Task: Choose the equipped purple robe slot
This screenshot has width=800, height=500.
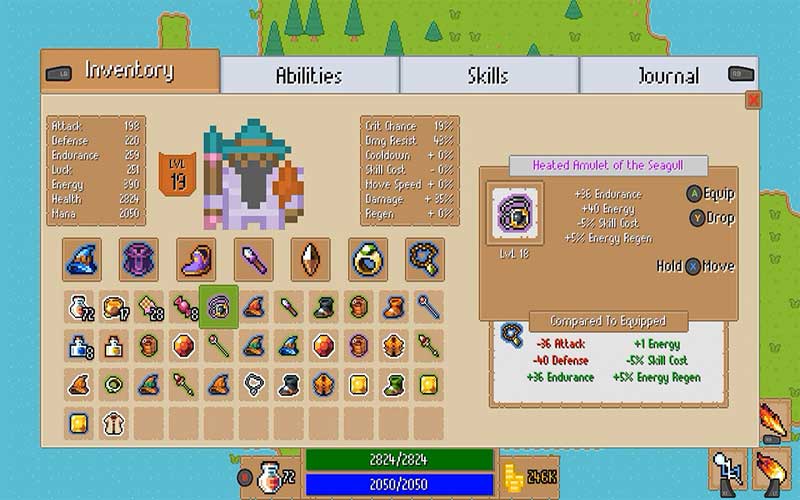Action: point(139,259)
